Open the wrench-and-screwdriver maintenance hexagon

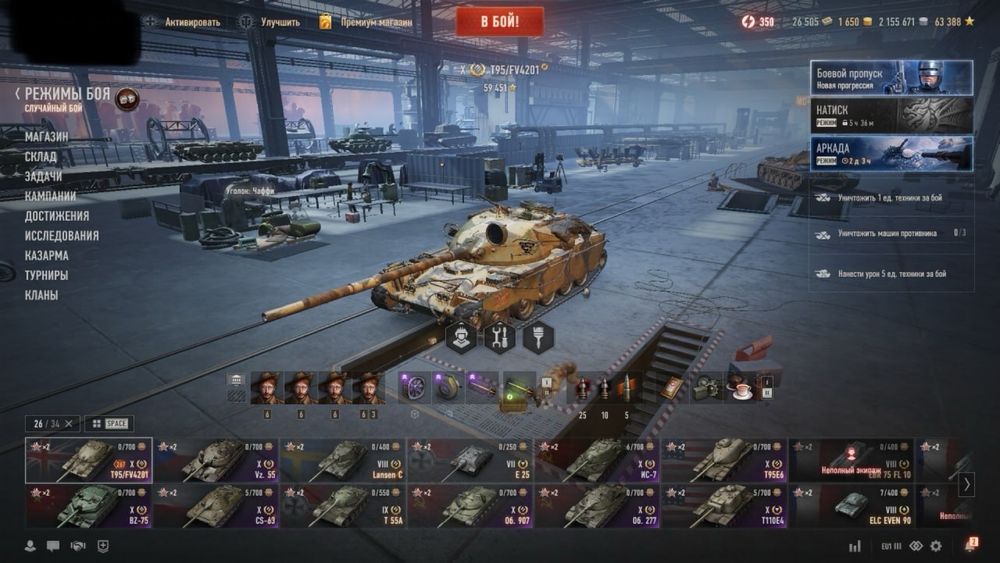[499, 337]
